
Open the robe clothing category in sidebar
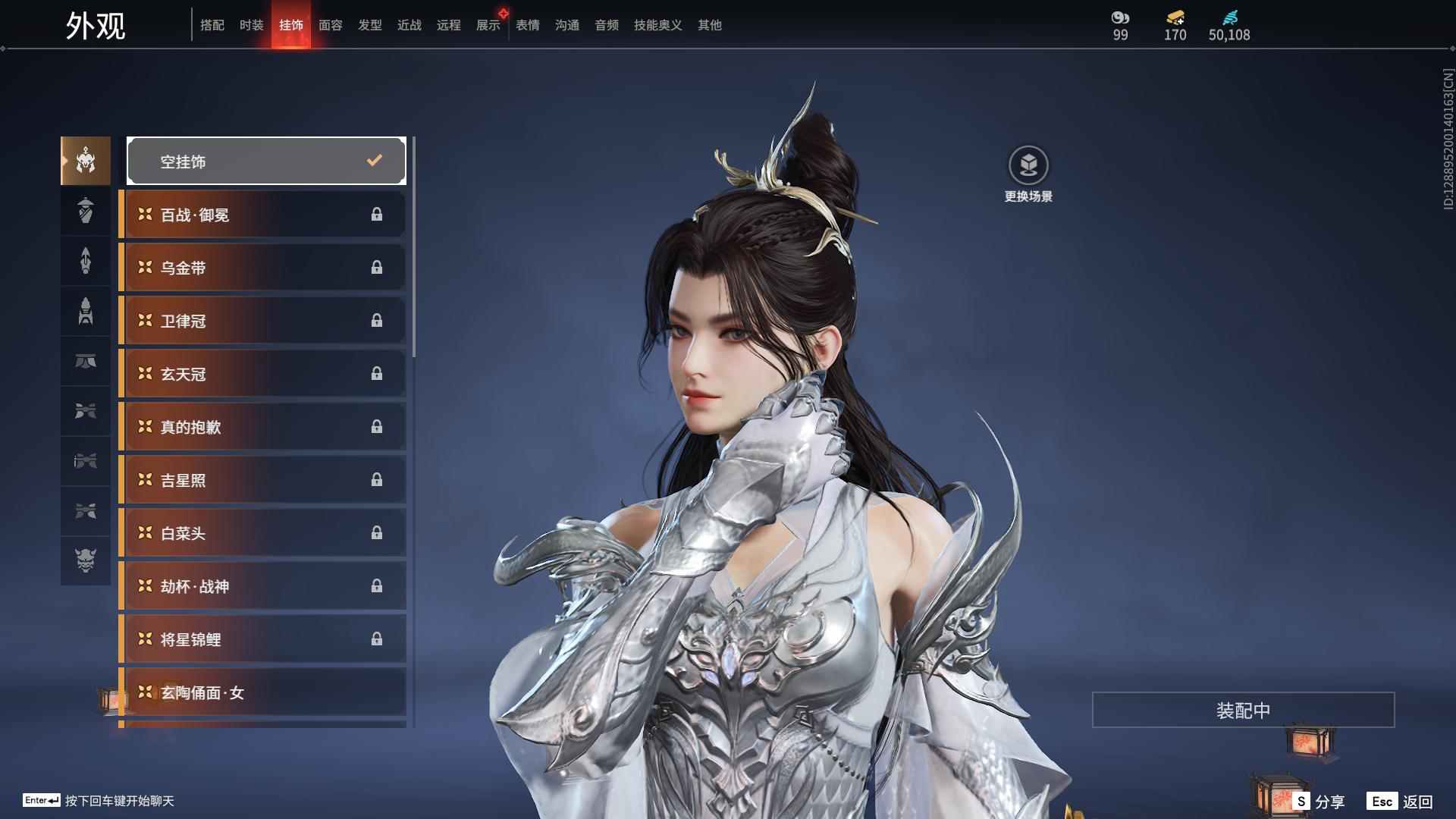point(86,211)
